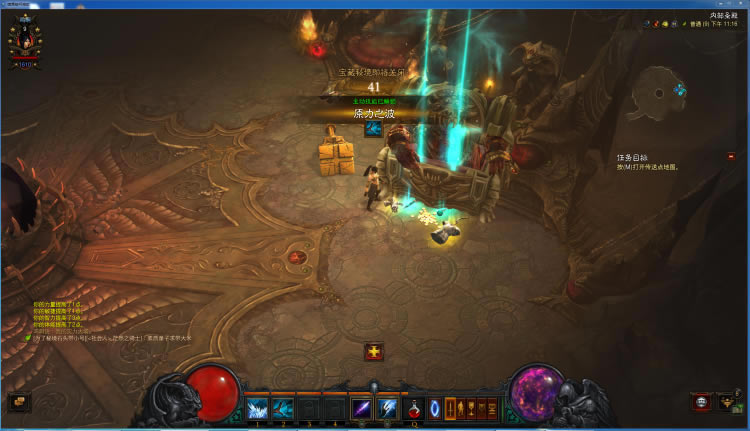Viewport: 750px width, 431px height.
Task: Activate the ice shard skill in slot 1
Action: click(258, 408)
